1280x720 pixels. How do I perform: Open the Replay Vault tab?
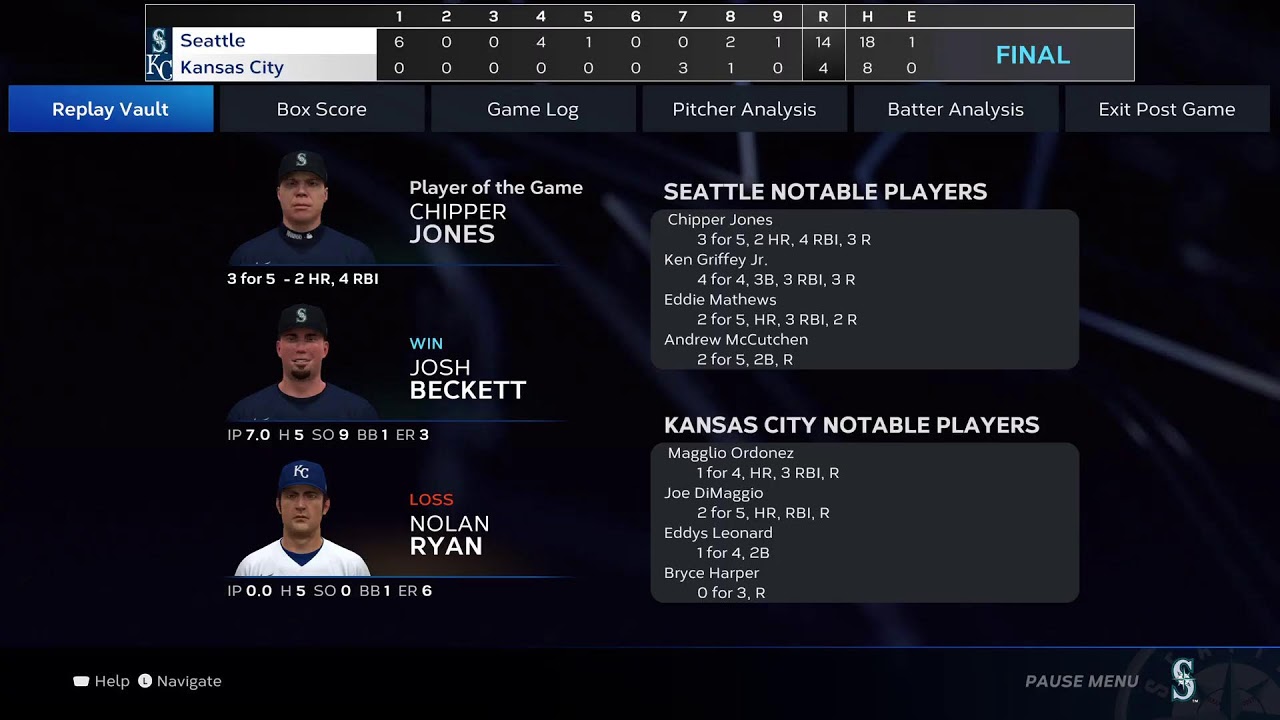pyautogui.click(x=111, y=109)
